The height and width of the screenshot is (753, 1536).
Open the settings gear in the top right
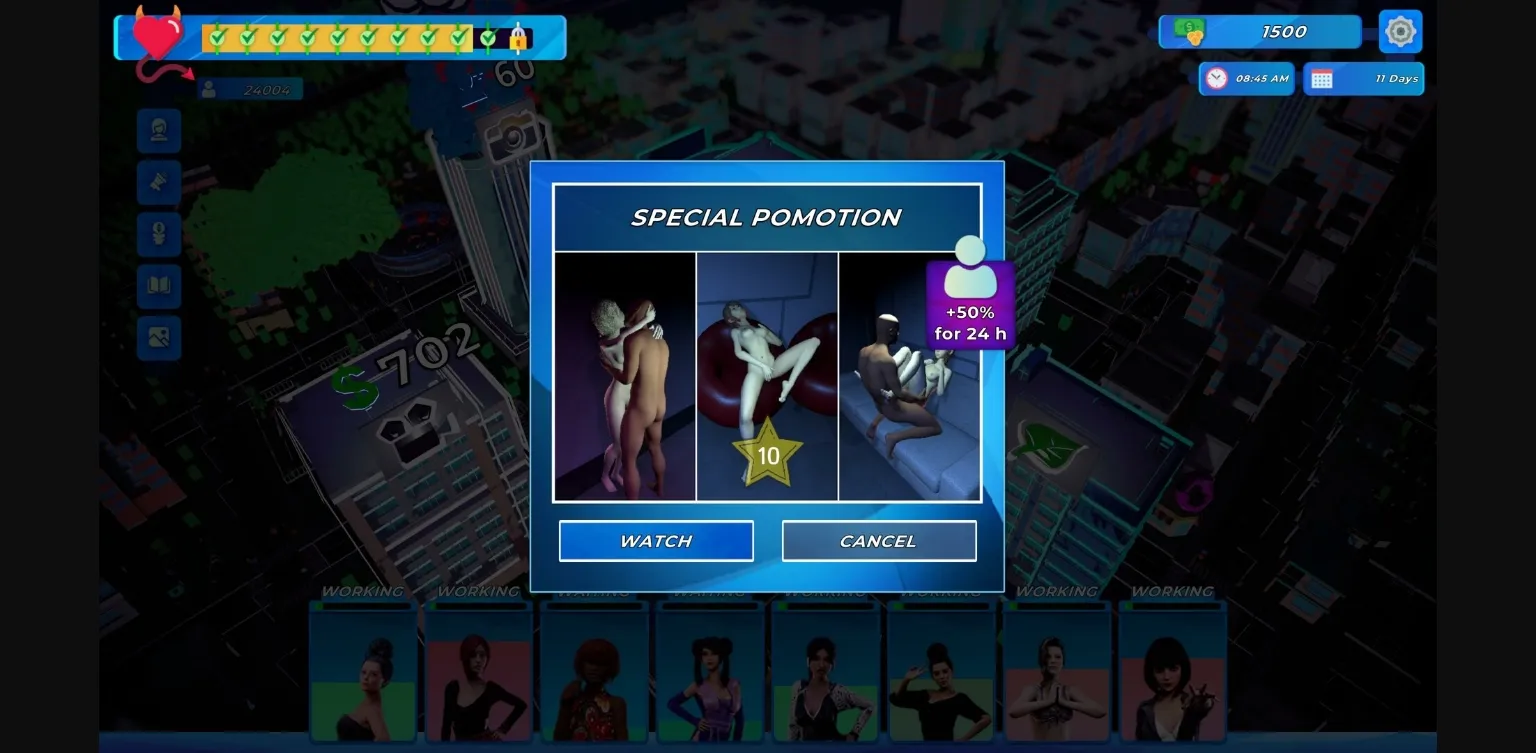1400,31
